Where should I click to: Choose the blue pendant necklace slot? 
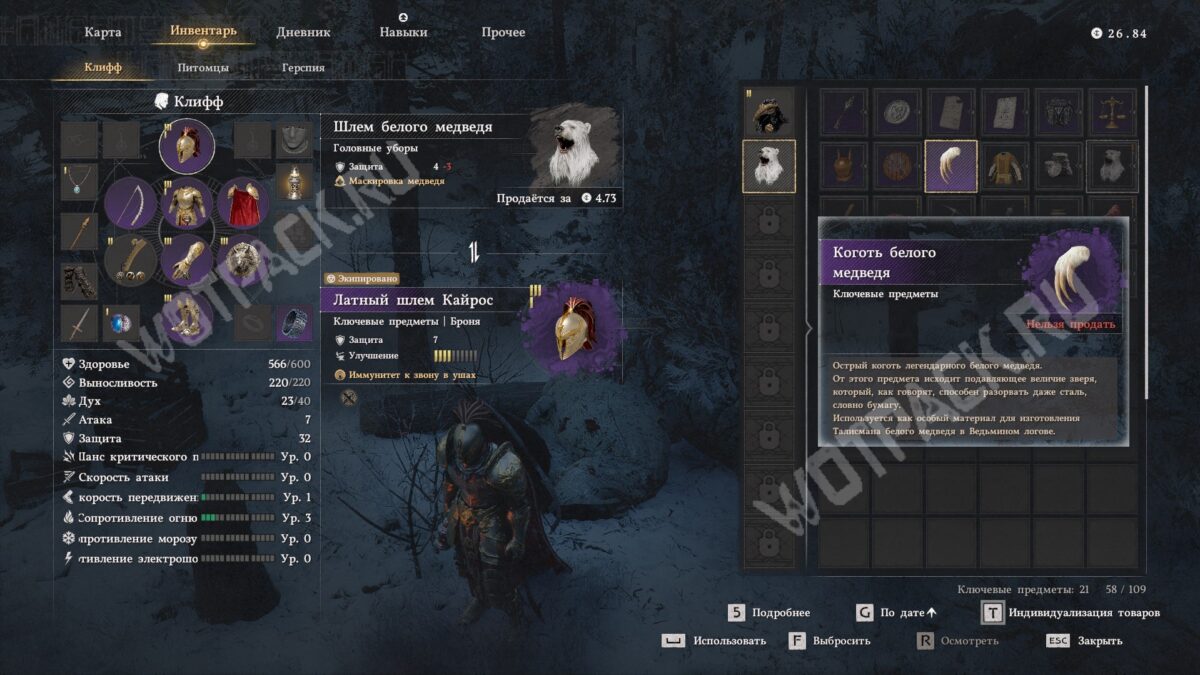point(79,182)
